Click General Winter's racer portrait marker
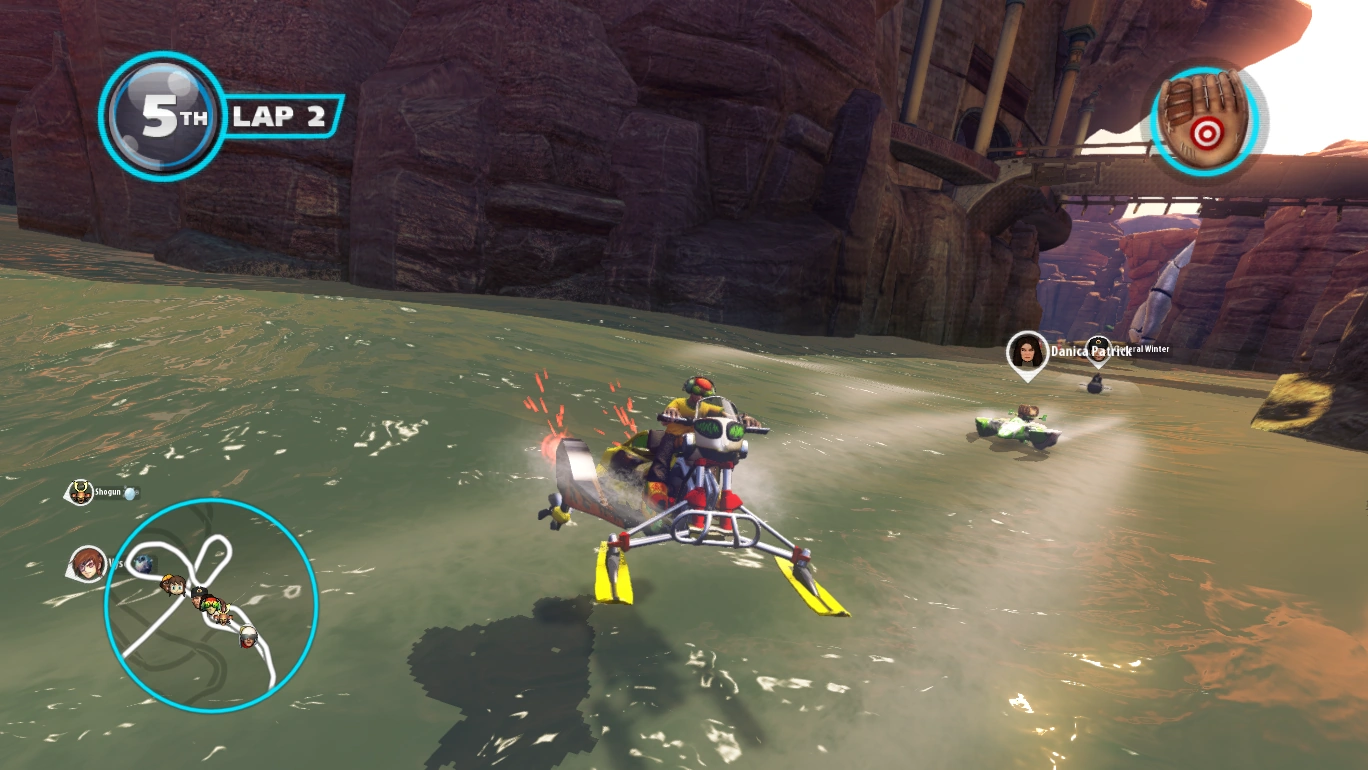The height and width of the screenshot is (770, 1368). tap(1098, 349)
